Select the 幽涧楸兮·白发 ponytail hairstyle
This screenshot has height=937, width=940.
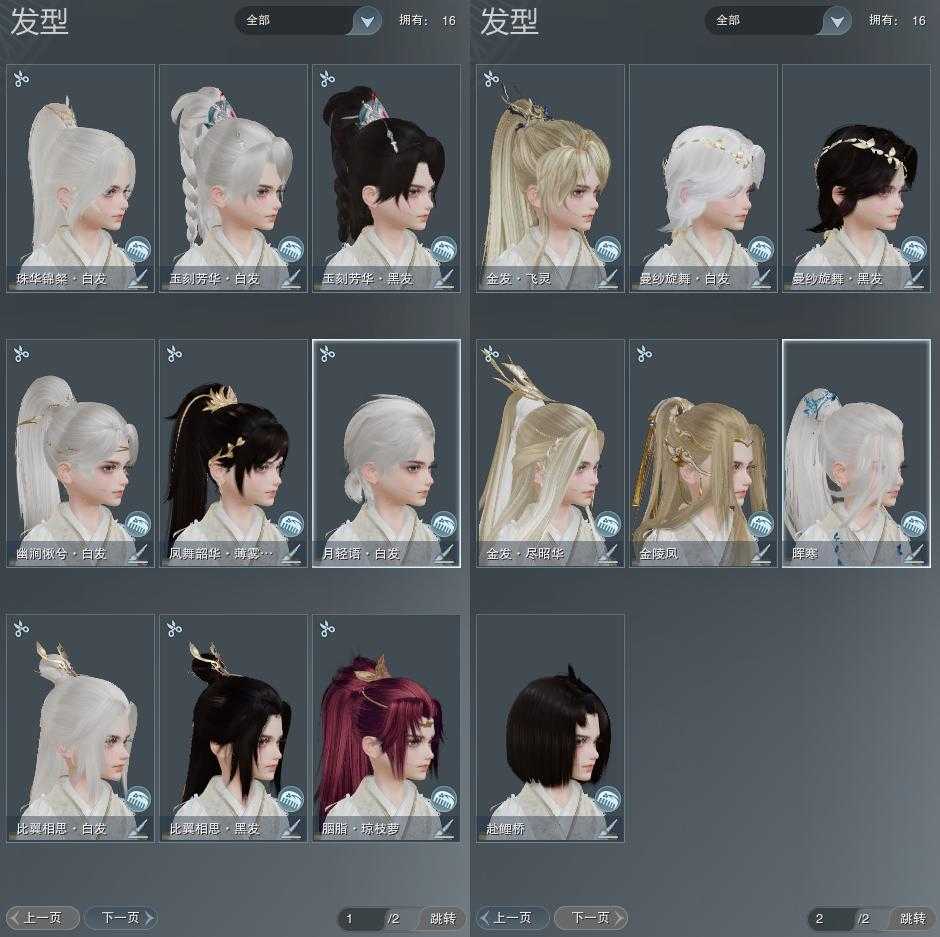point(81,453)
